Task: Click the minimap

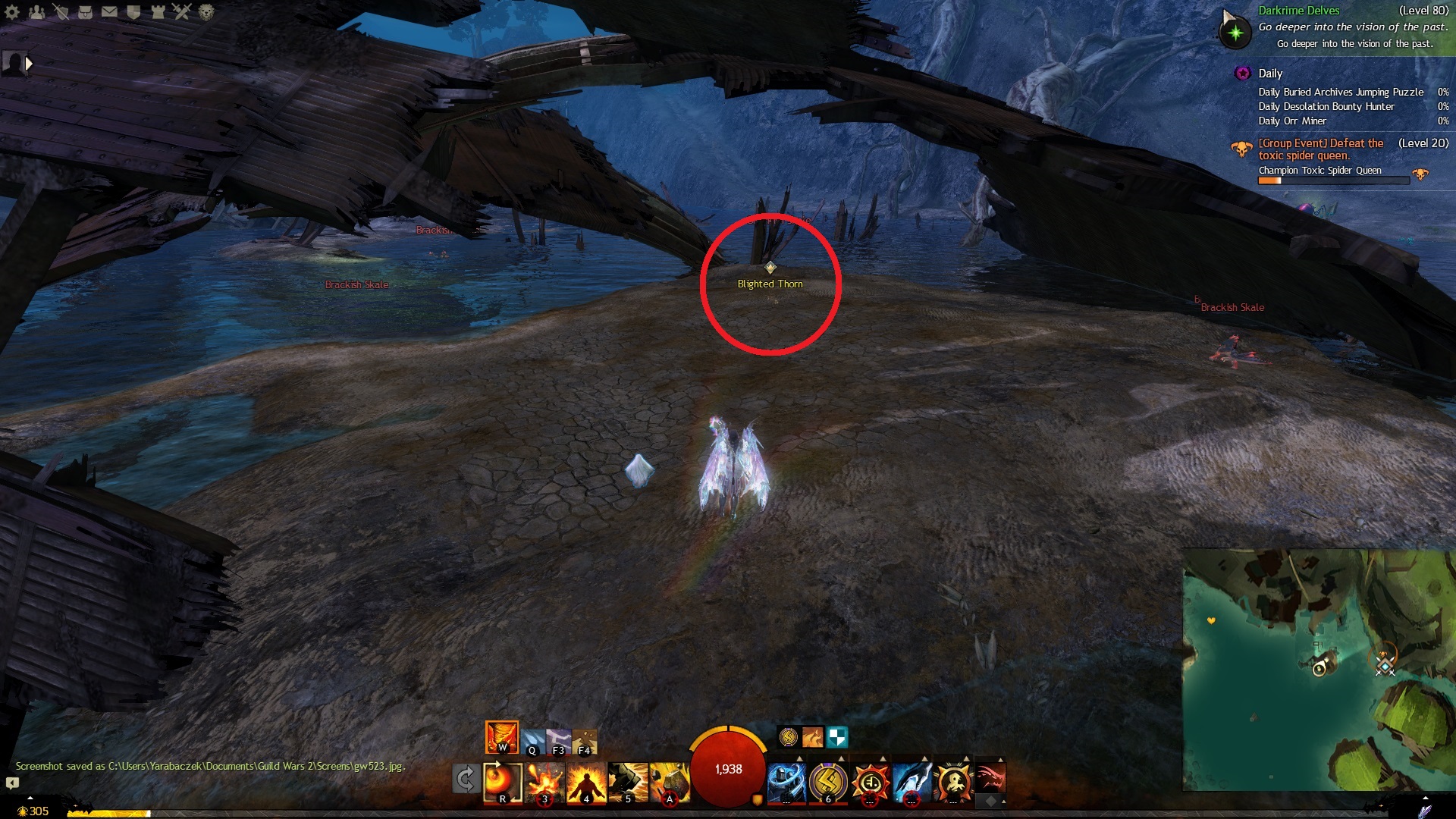Action: tap(1318, 670)
